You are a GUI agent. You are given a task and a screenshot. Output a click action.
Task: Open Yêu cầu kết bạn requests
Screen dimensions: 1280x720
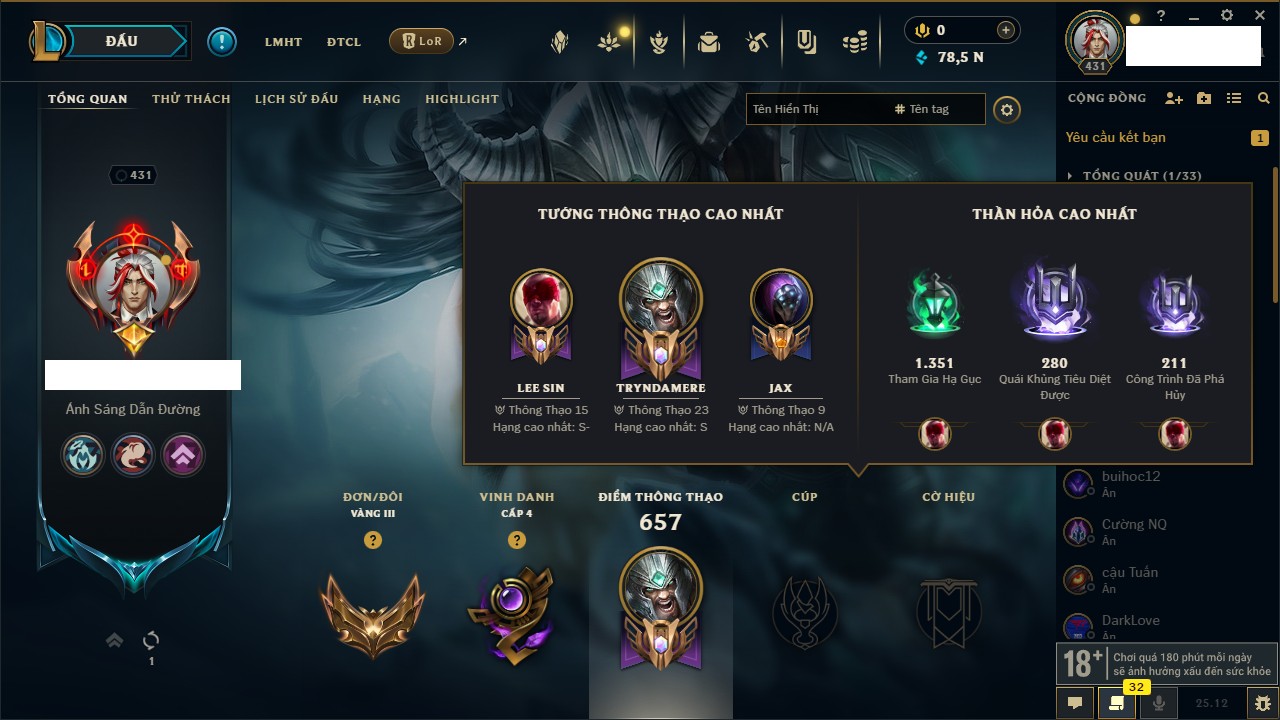click(1115, 137)
